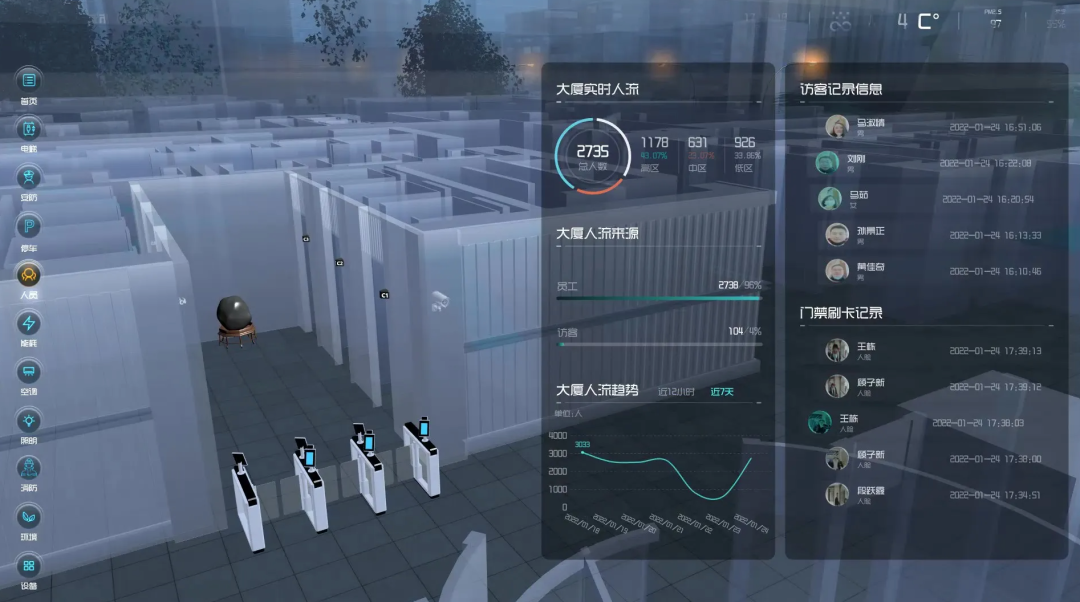Viewport: 1080px width, 602px height.
Task: Switch to the 空调 air conditioning section
Action: (29, 372)
